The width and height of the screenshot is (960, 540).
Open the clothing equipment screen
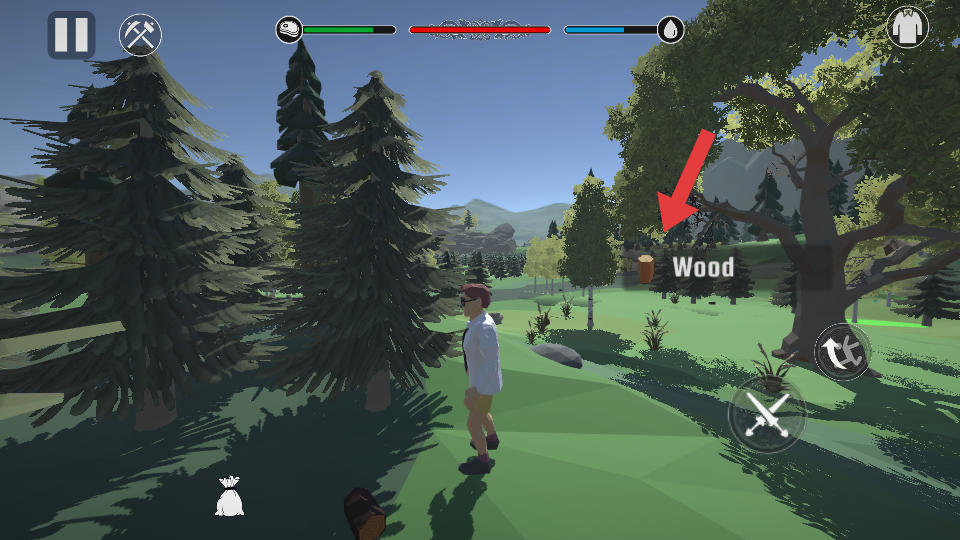[x=907, y=27]
